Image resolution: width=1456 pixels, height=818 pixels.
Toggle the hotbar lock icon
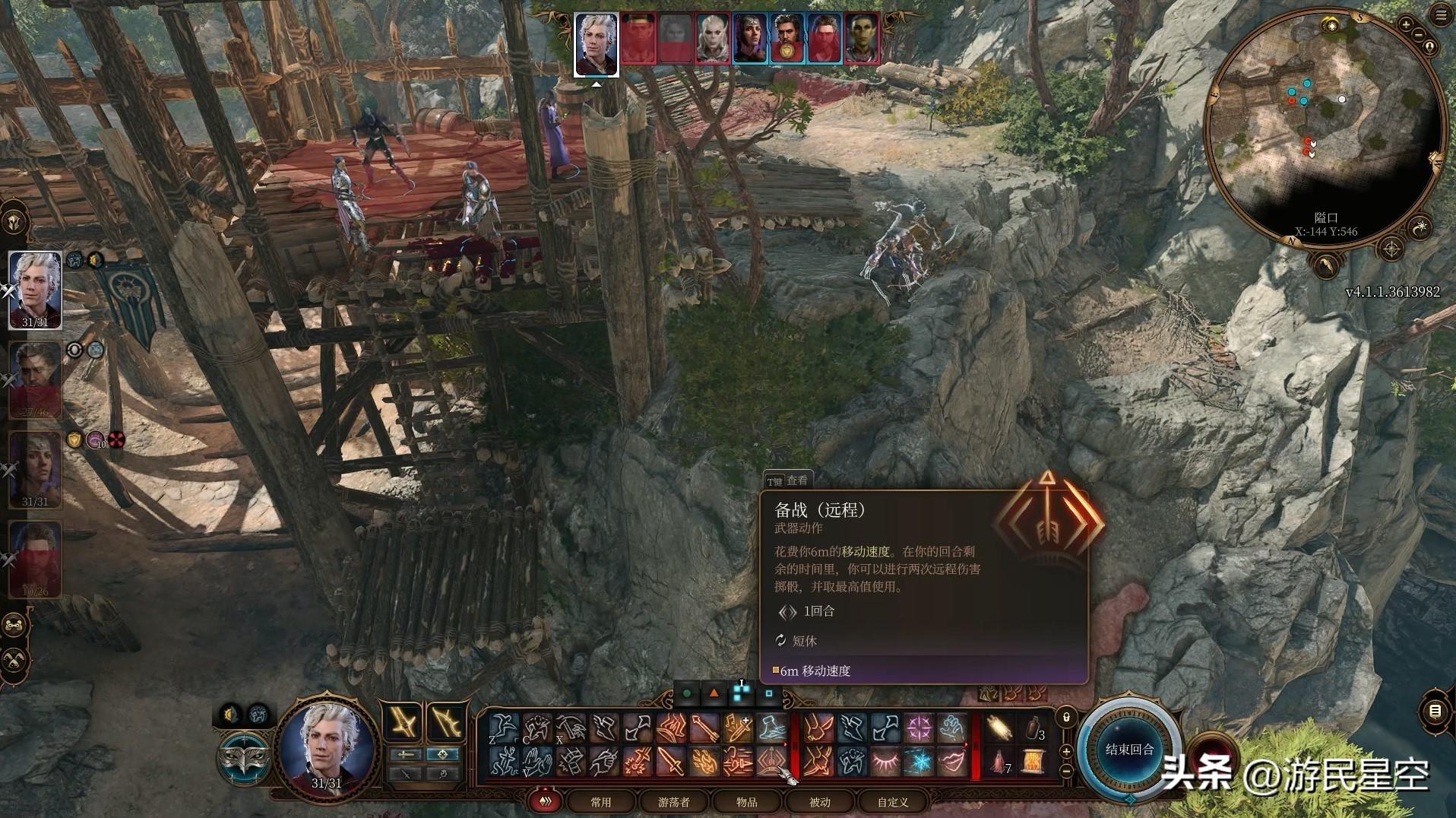pyautogui.click(x=1066, y=717)
